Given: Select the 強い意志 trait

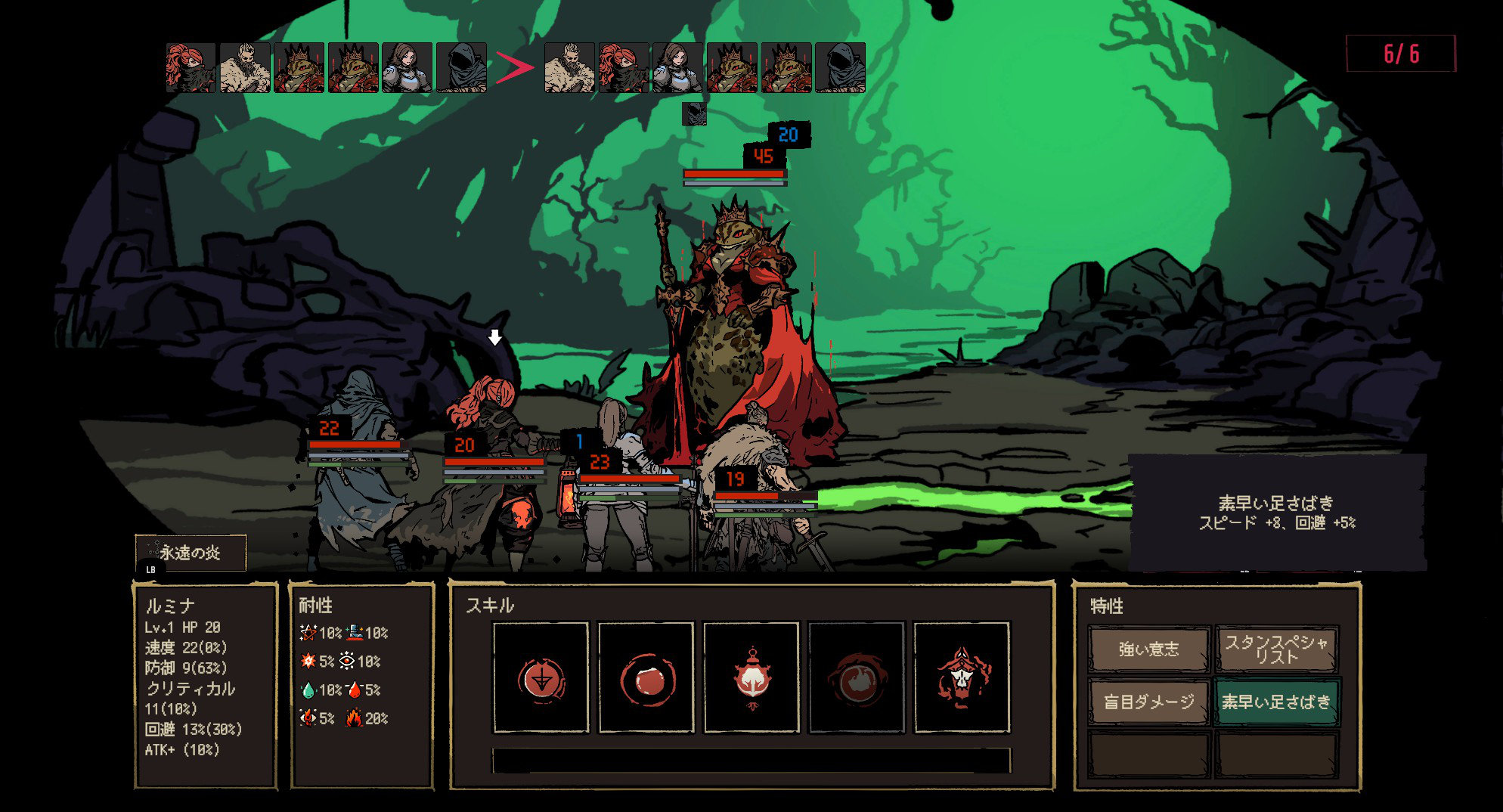Looking at the screenshot, I should pyautogui.click(x=1148, y=649).
